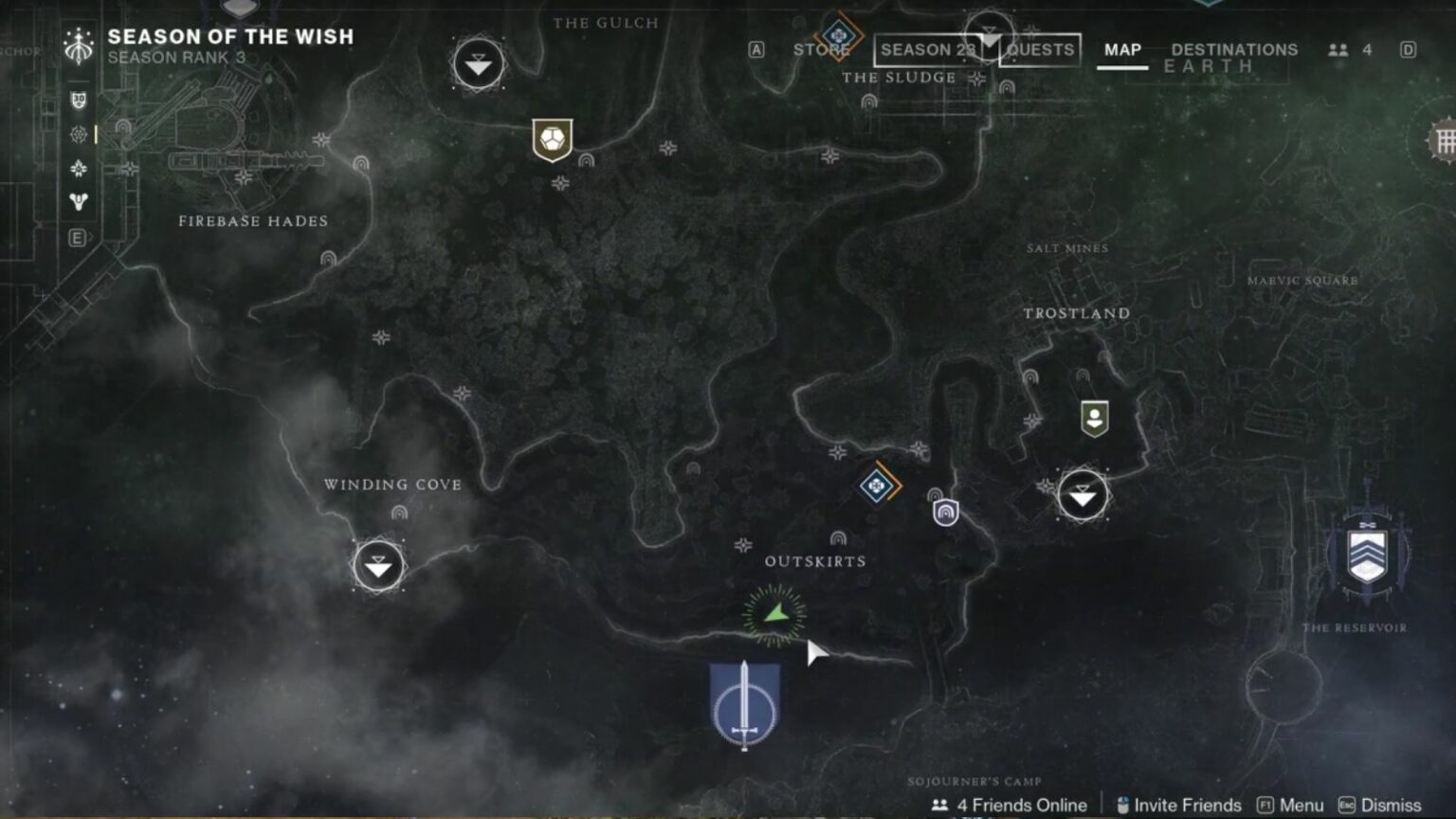Select the sword banner near Sojourner's Camp
1456x819 pixels.
coord(745,706)
